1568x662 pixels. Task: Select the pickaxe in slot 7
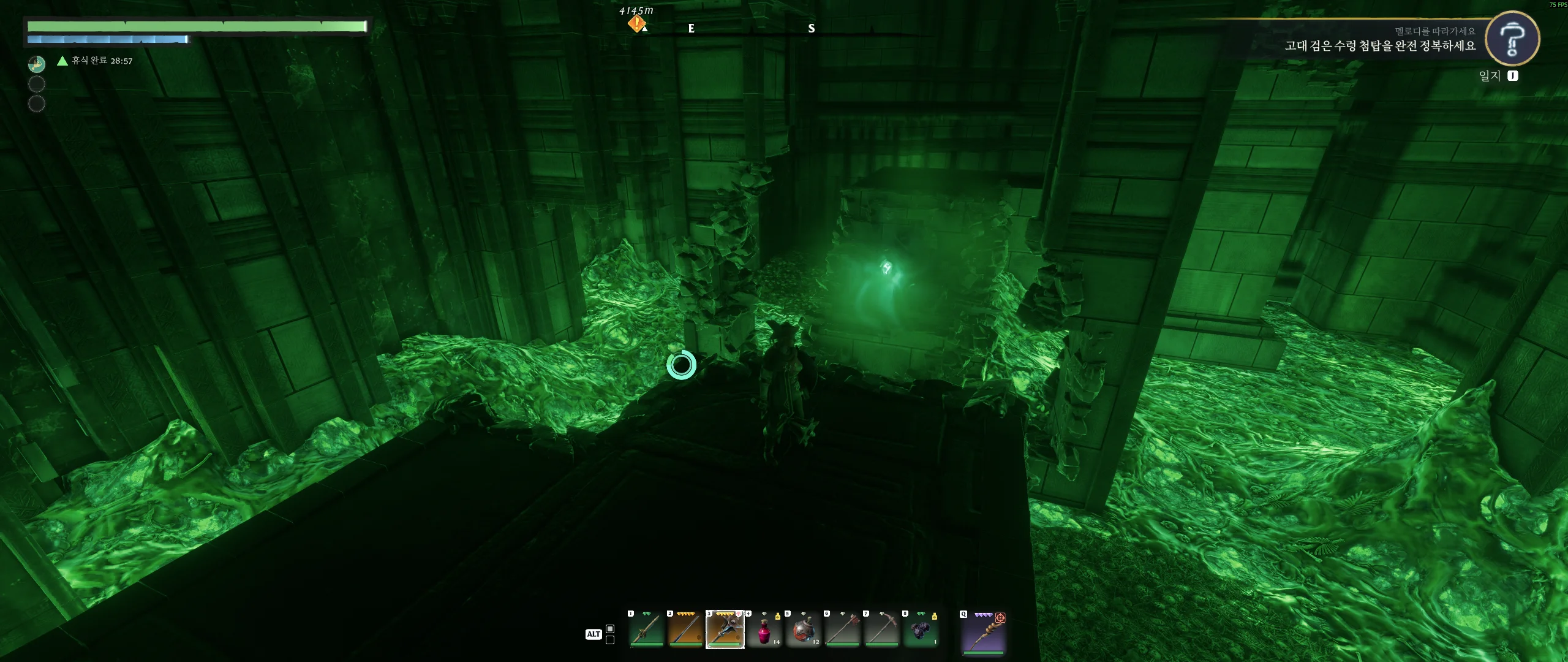[881, 630]
